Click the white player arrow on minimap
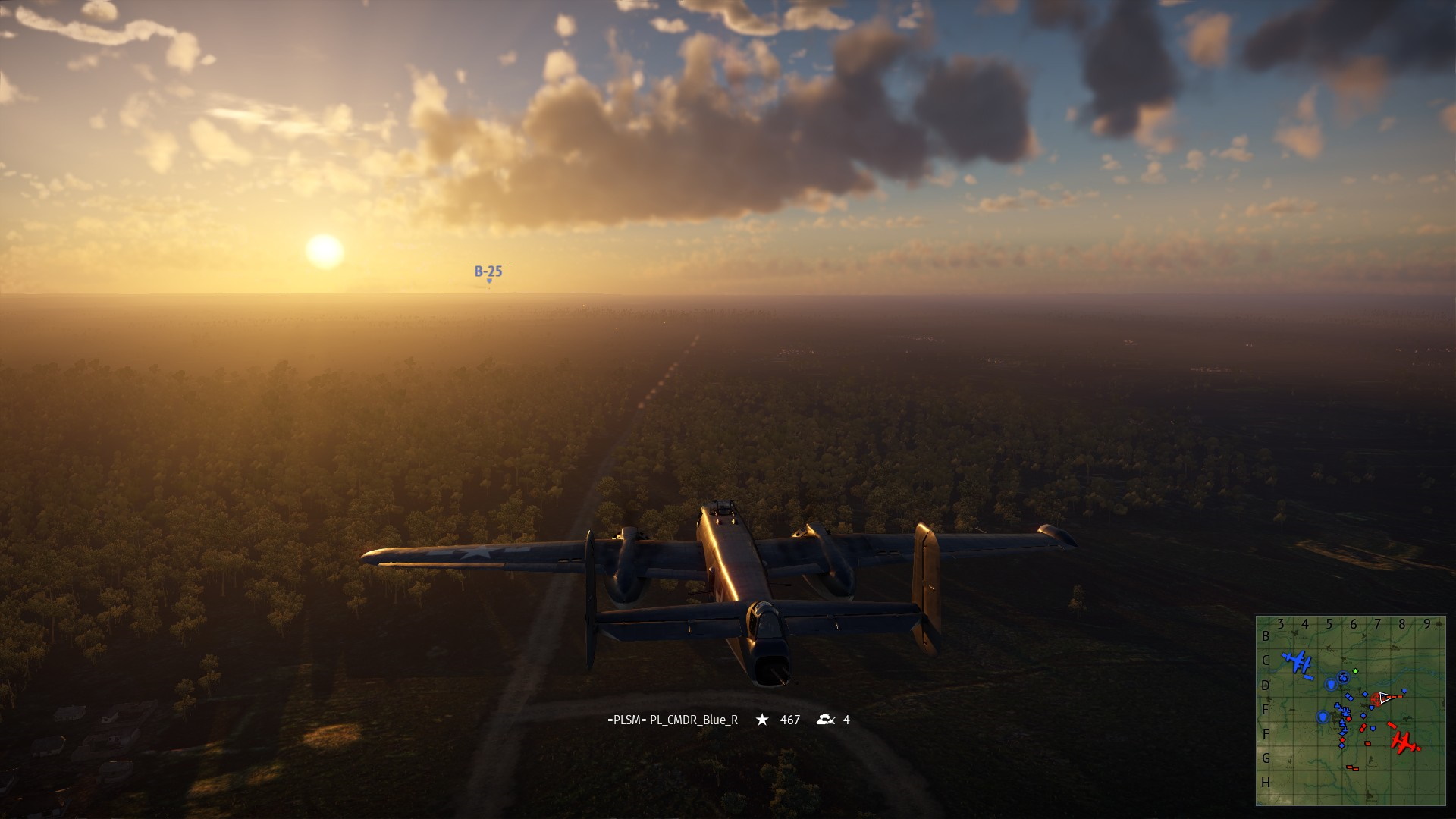The height and width of the screenshot is (819, 1456). [x=1385, y=698]
